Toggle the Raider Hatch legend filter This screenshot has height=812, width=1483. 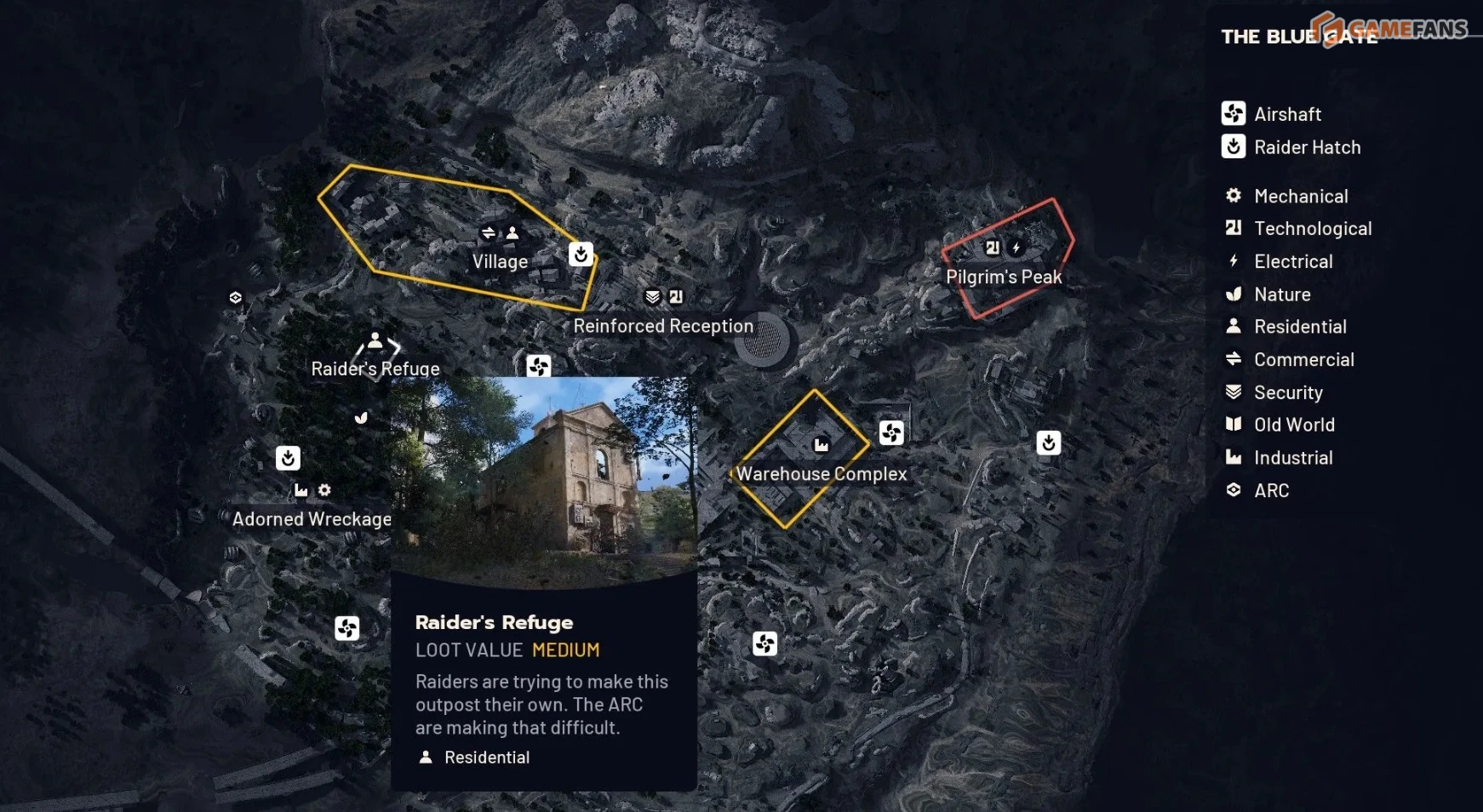pyautogui.click(x=1306, y=147)
